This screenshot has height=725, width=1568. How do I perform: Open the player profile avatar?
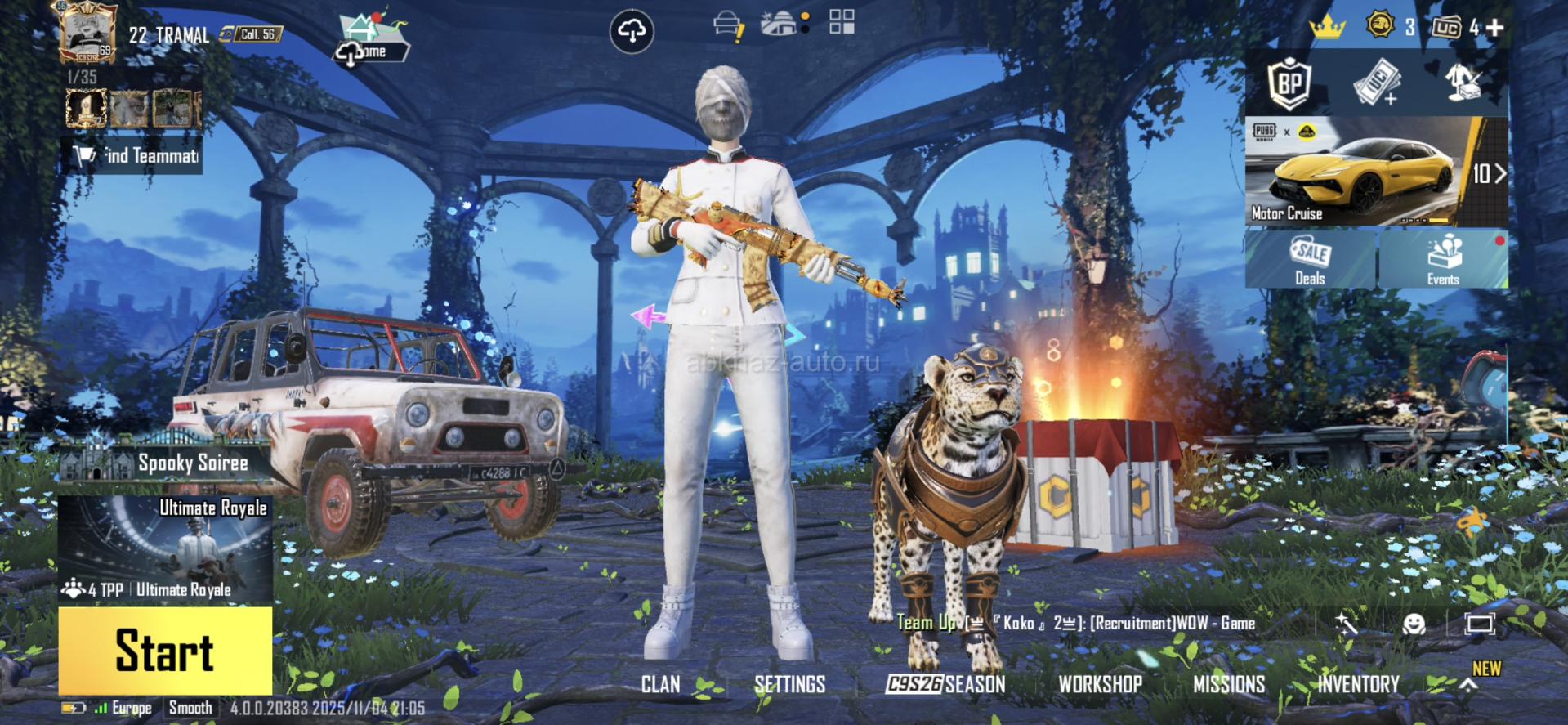click(x=87, y=33)
